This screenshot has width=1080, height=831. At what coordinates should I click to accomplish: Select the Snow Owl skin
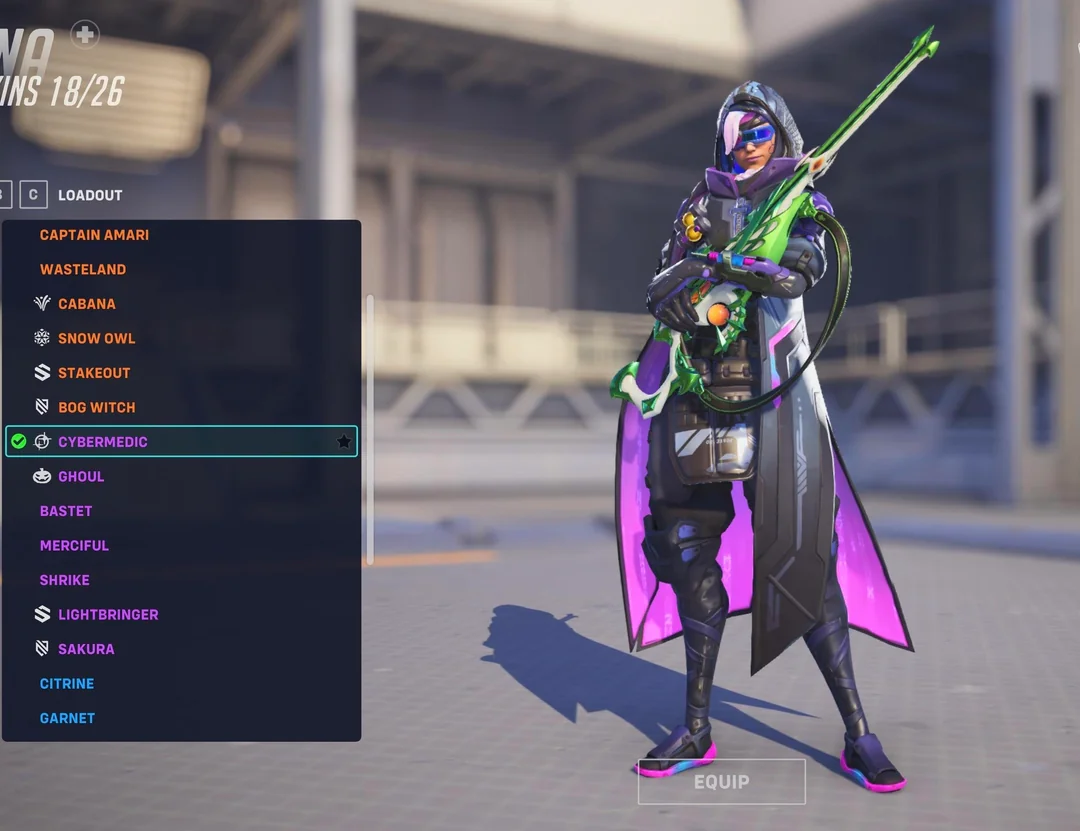click(96, 338)
